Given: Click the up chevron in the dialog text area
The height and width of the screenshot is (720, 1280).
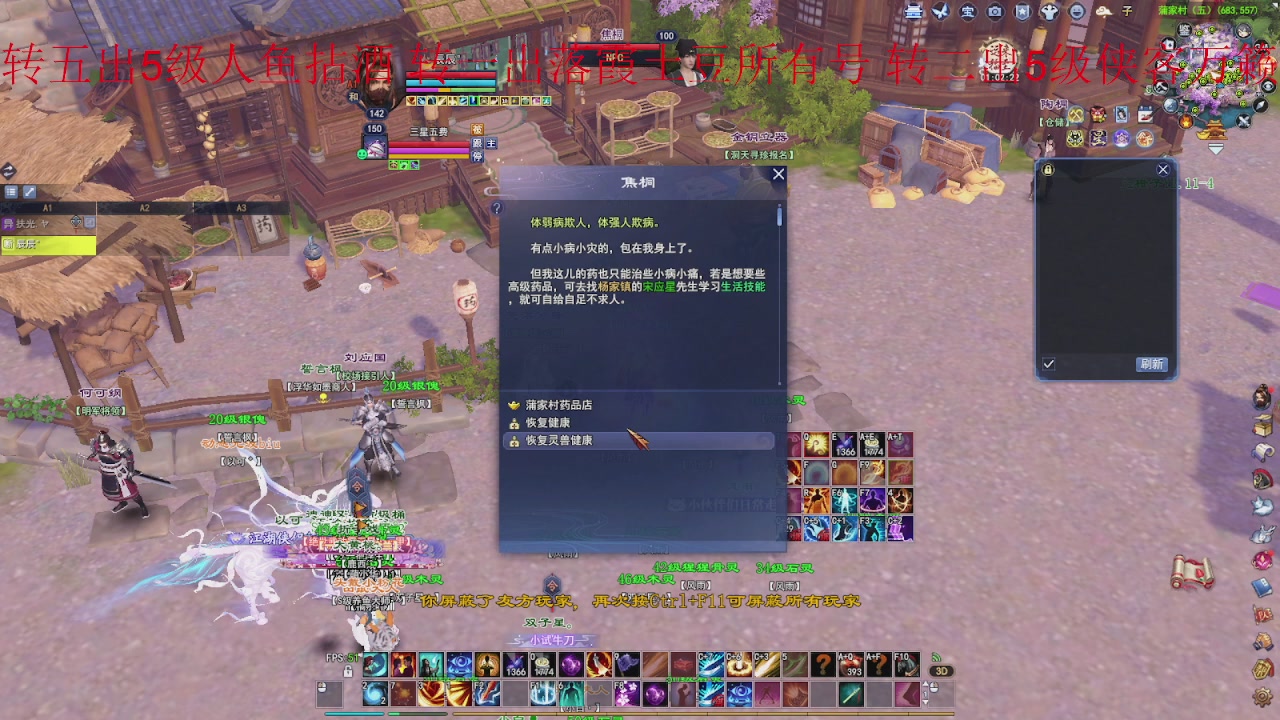Looking at the screenshot, I should (779, 205).
